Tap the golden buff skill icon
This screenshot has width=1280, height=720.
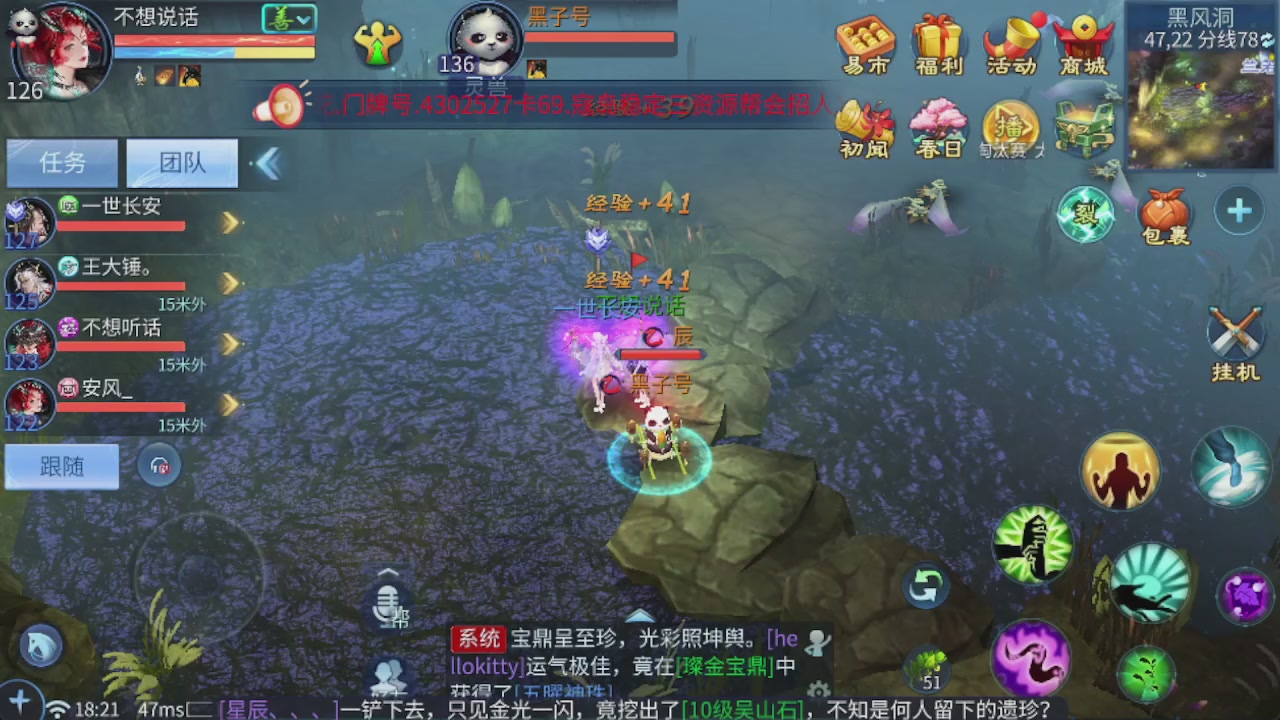[1120, 470]
